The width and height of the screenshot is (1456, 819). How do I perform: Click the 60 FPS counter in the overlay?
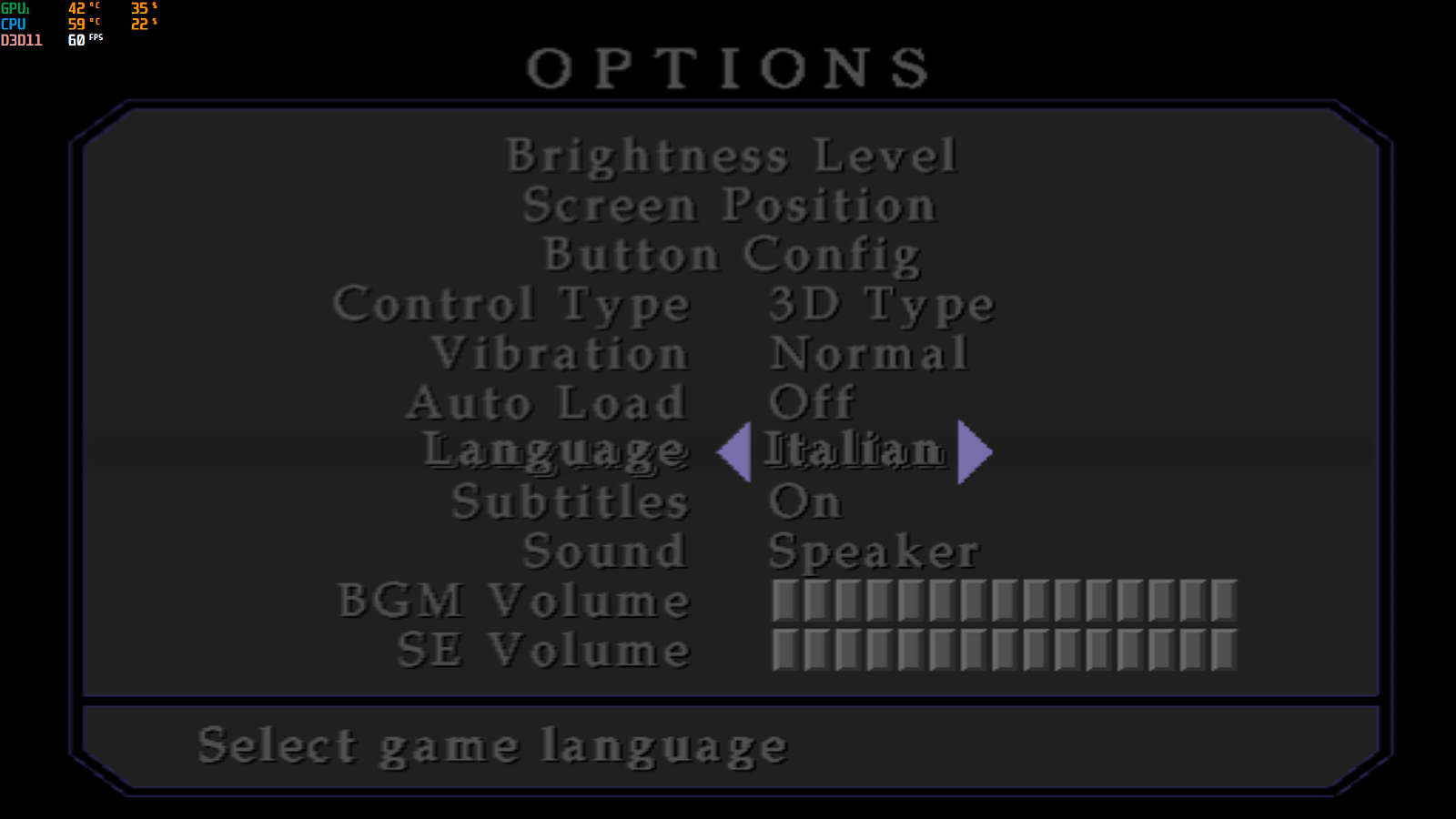(x=76, y=41)
